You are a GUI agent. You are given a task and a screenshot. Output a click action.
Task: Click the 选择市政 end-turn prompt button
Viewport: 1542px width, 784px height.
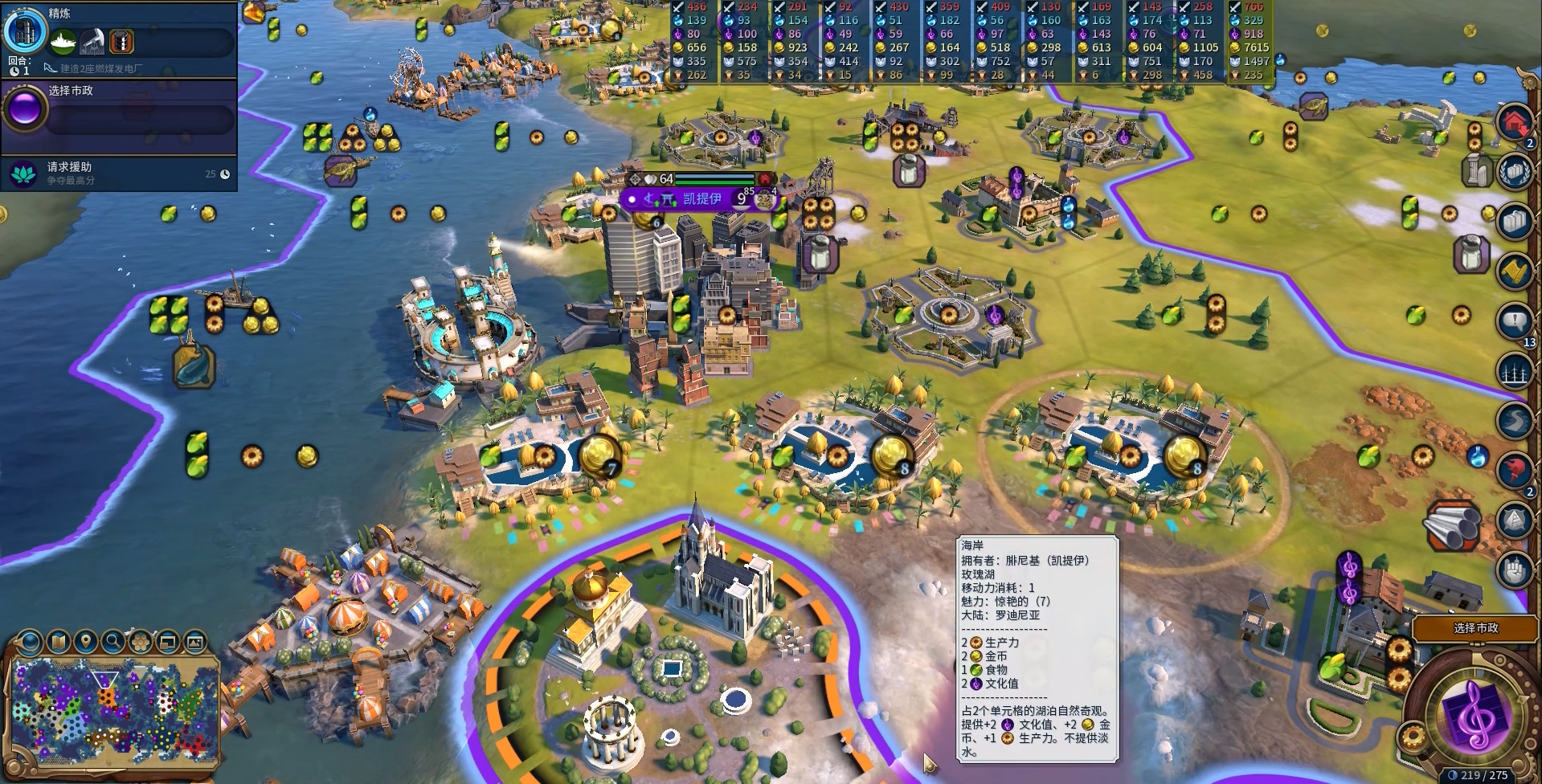tap(1475, 628)
